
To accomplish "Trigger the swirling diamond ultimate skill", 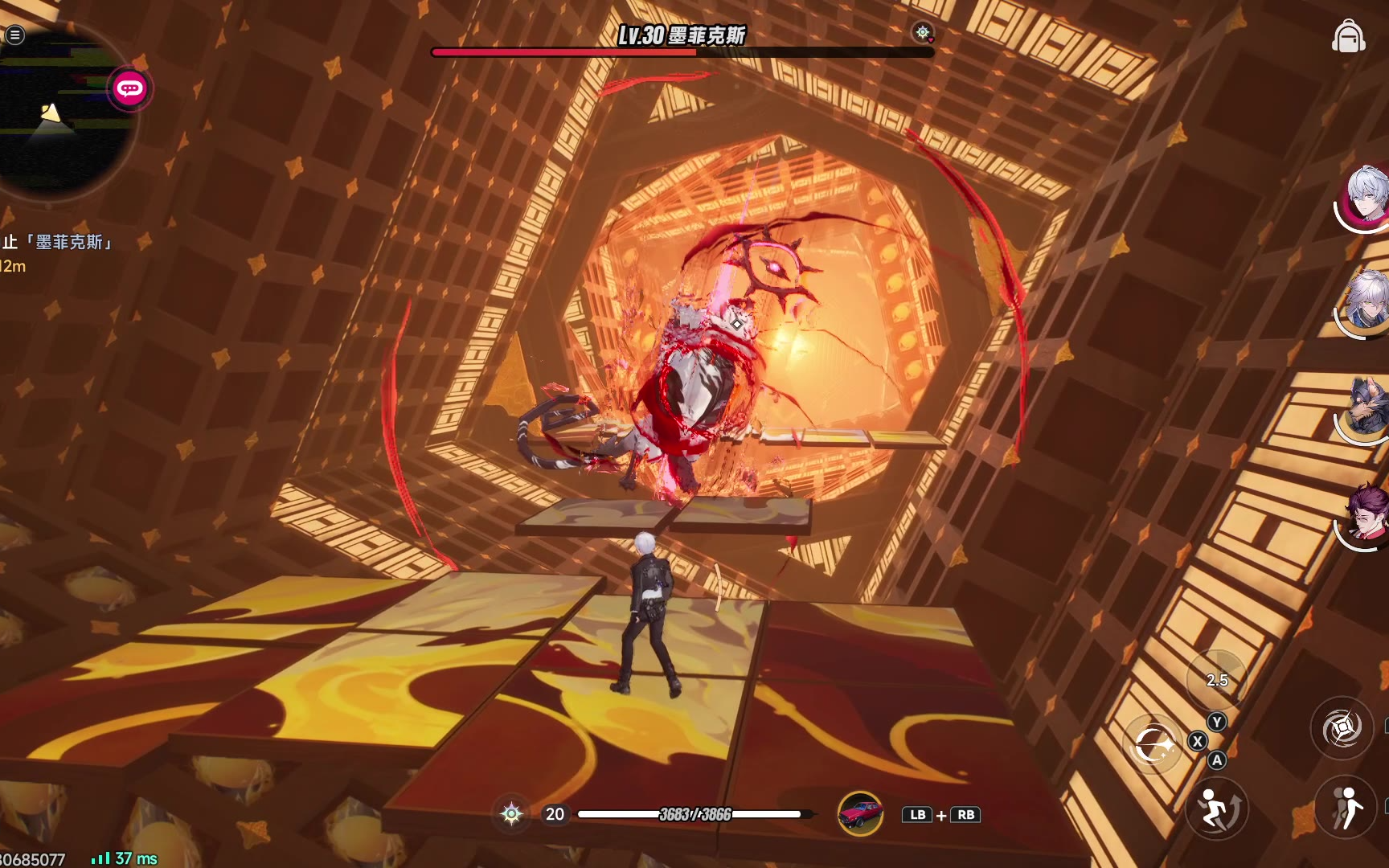I will click(x=1342, y=728).
